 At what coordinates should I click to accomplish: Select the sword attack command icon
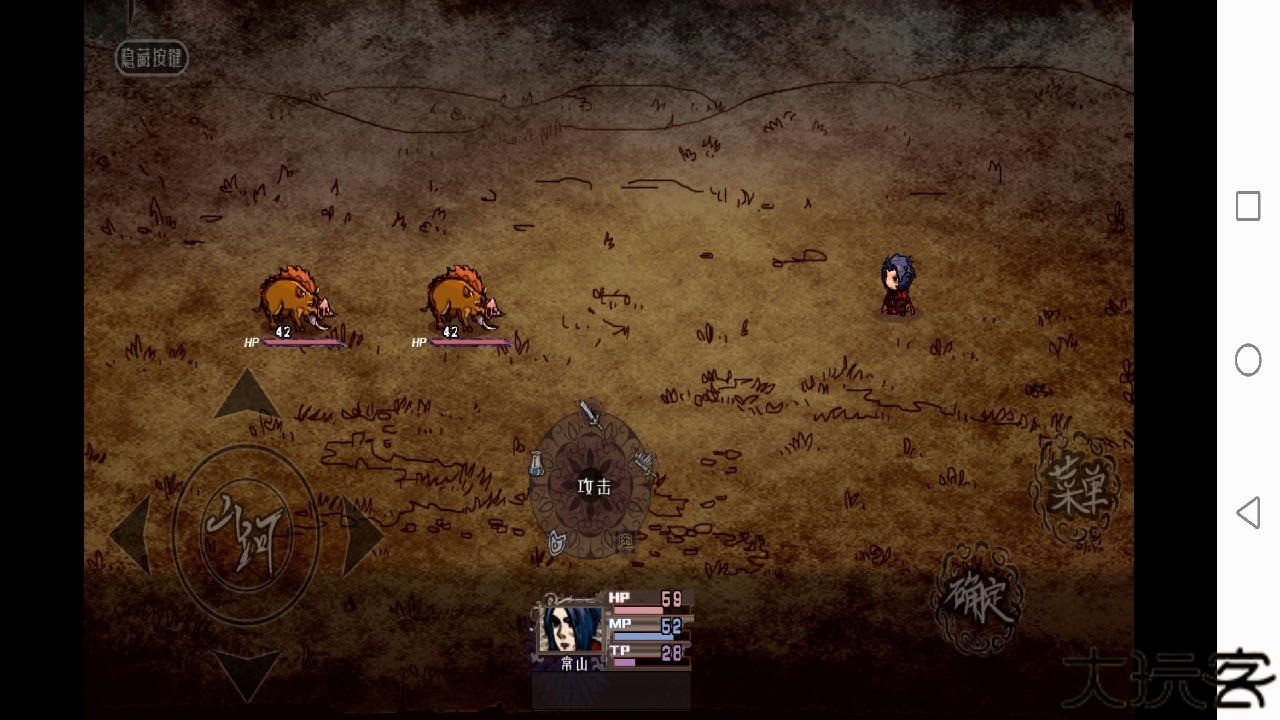click(591, 414)
